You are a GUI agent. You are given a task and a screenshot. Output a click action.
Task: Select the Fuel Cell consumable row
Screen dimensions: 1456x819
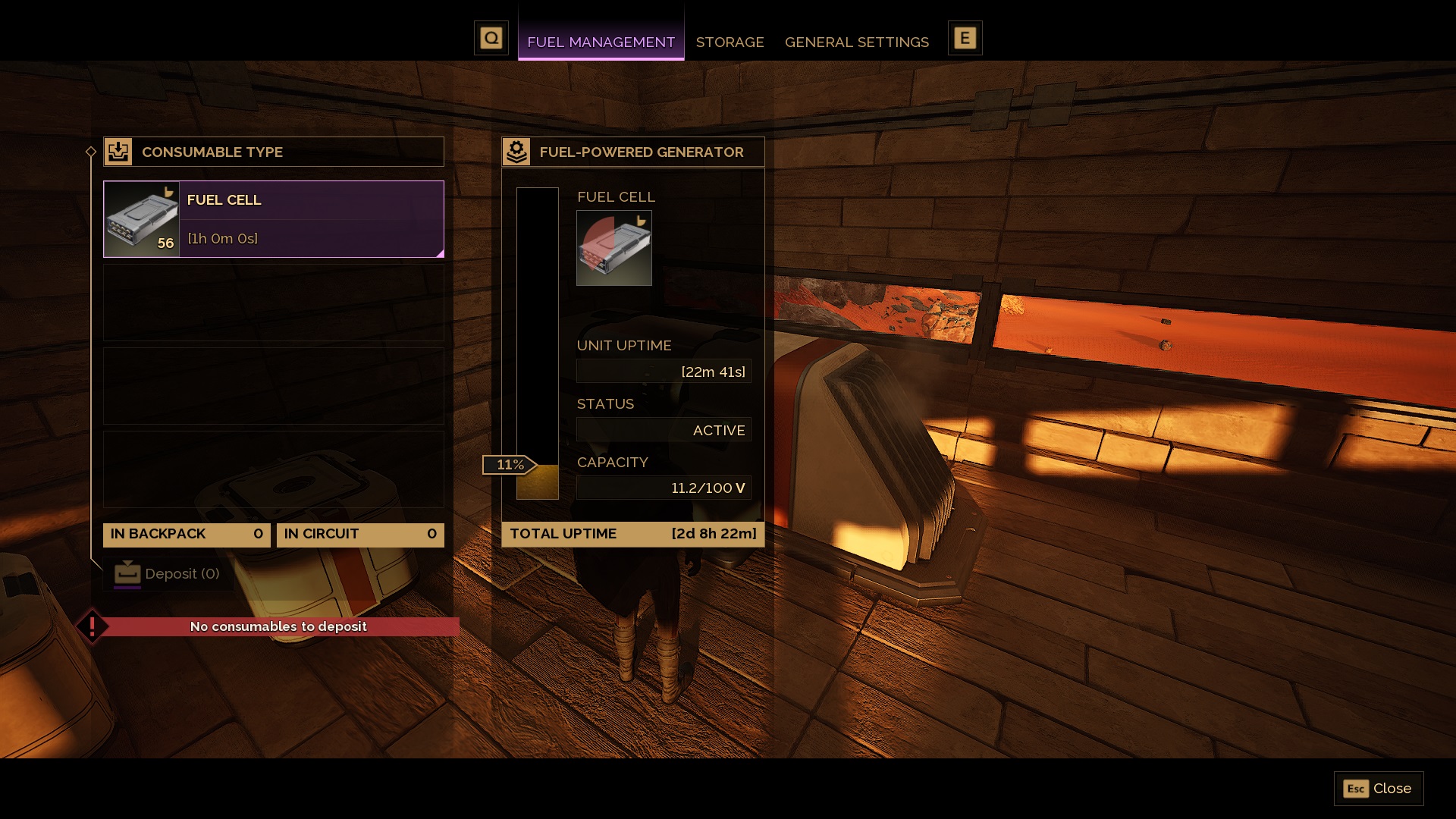click(x=273, y=219)
